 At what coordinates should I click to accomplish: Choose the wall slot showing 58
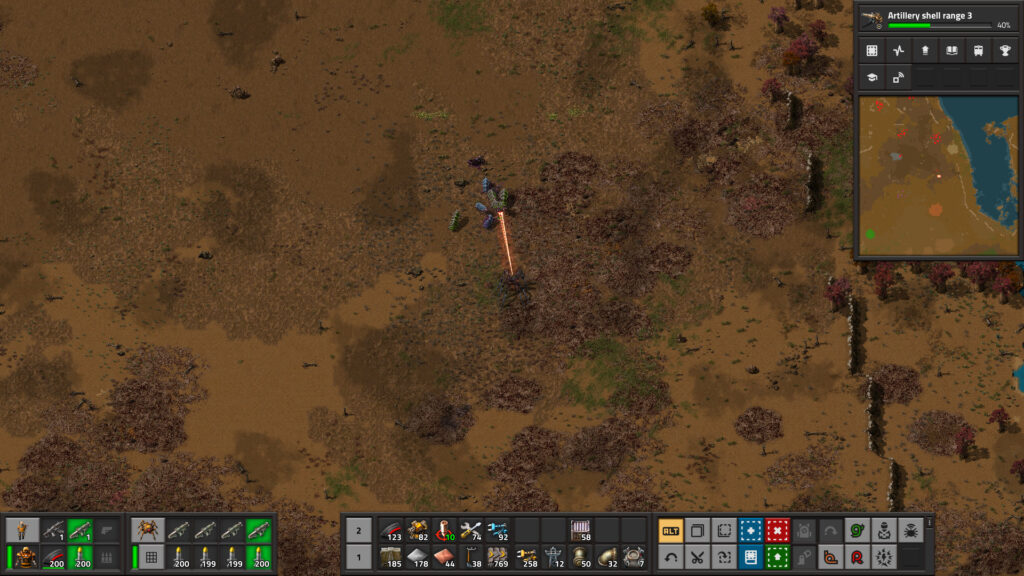tap(579, 530)
